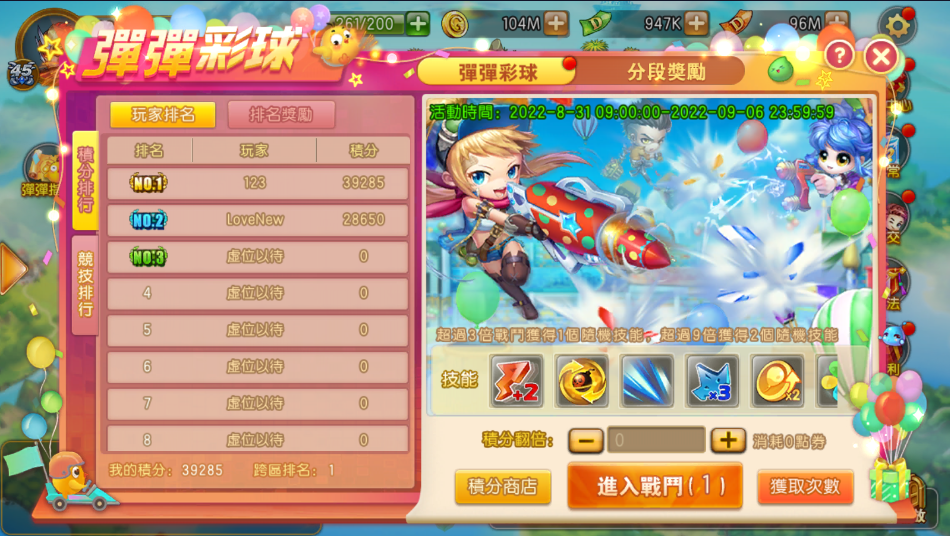This screenshot has width=950, height=536.
Task: Select the red lightning +2 skill icon
Action: (516, 380)
